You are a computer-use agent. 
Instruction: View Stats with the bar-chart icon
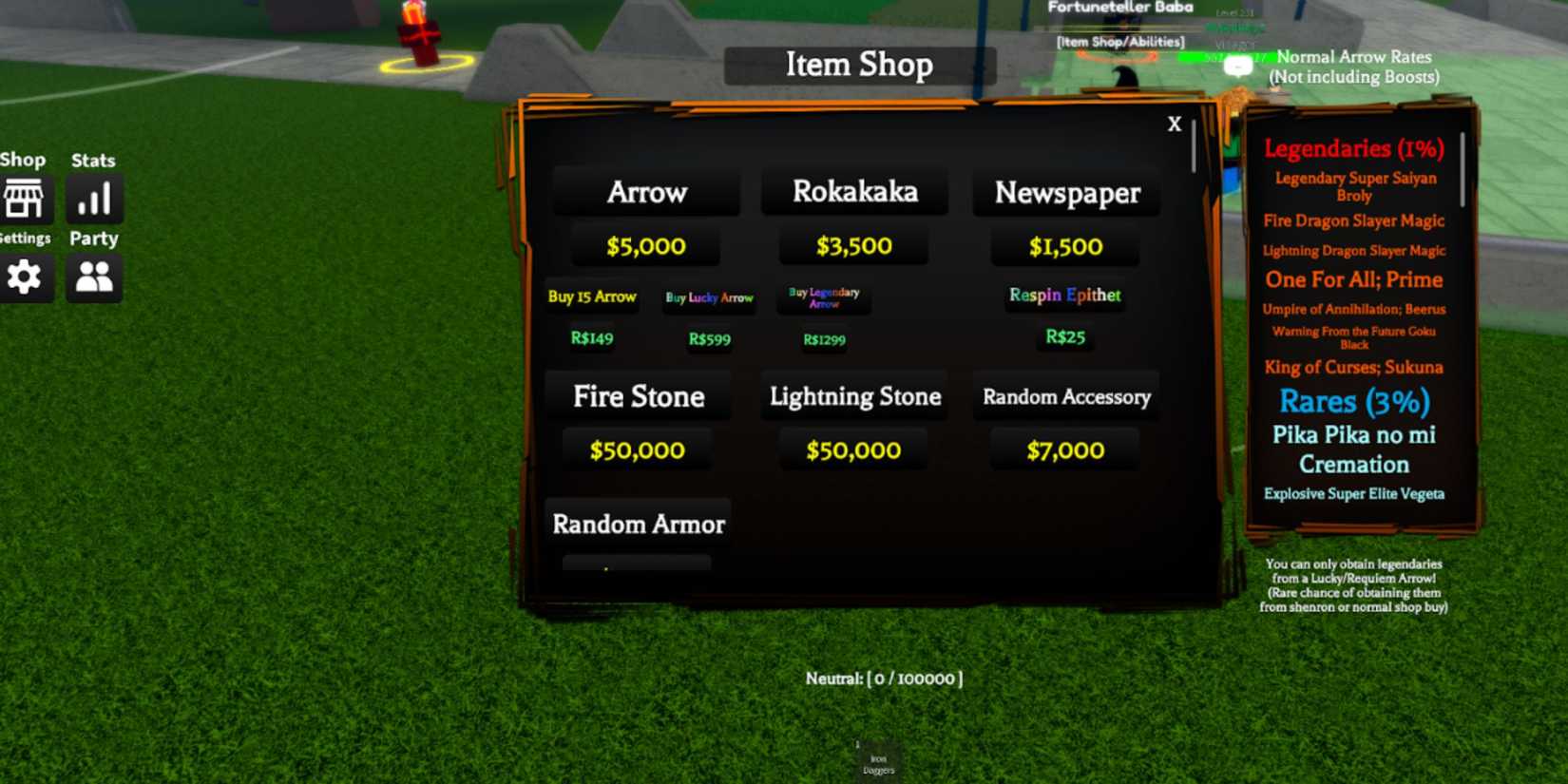click(93, 198)
